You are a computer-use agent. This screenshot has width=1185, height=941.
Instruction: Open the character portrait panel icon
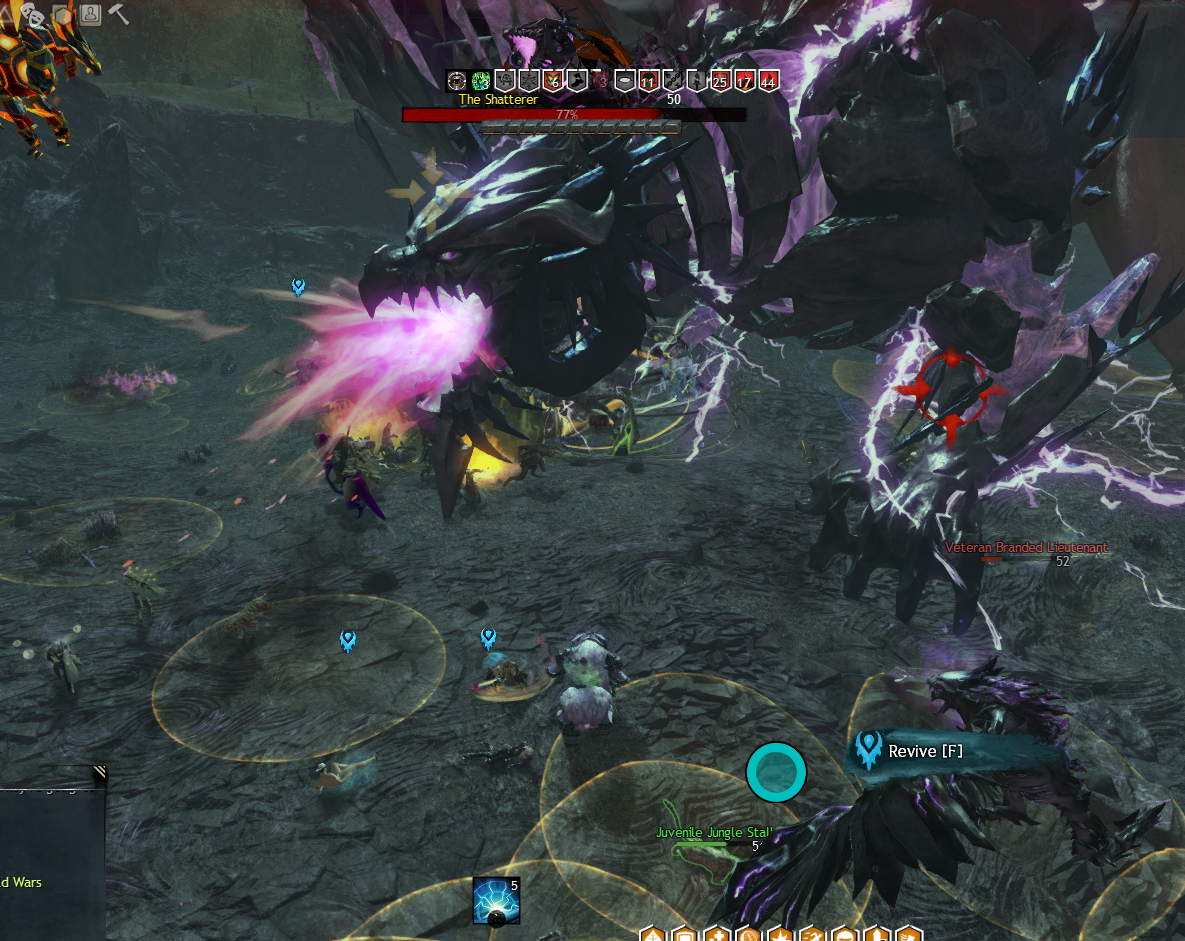pyautogui.click(x=91, y=14)
